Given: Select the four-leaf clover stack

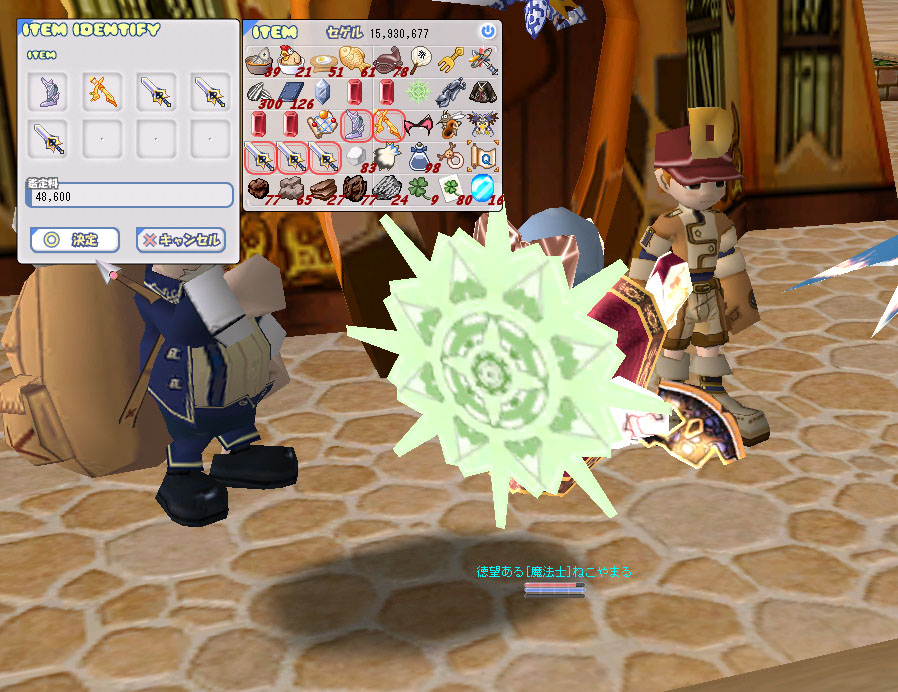Looking at the screenshot, I should pos(420,188).
